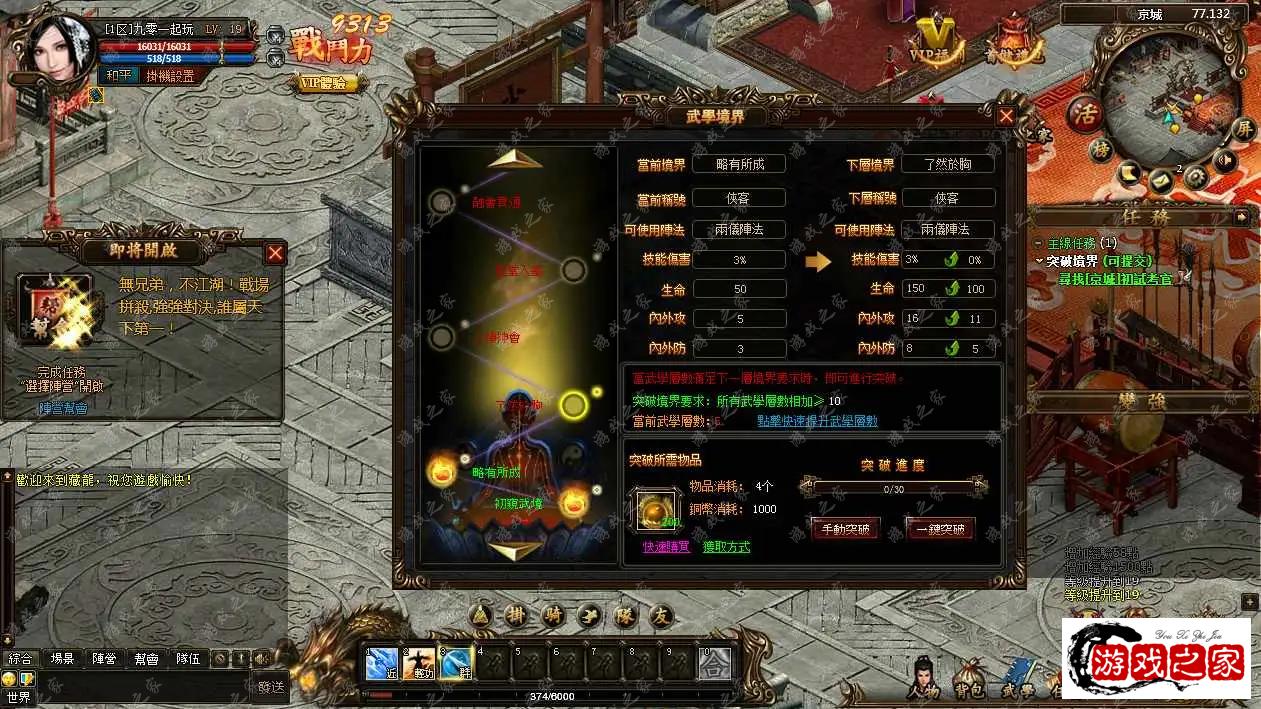Click the 點擊快速提升武學層數 link
The image size is (1261, 709).
pos(817,422)
